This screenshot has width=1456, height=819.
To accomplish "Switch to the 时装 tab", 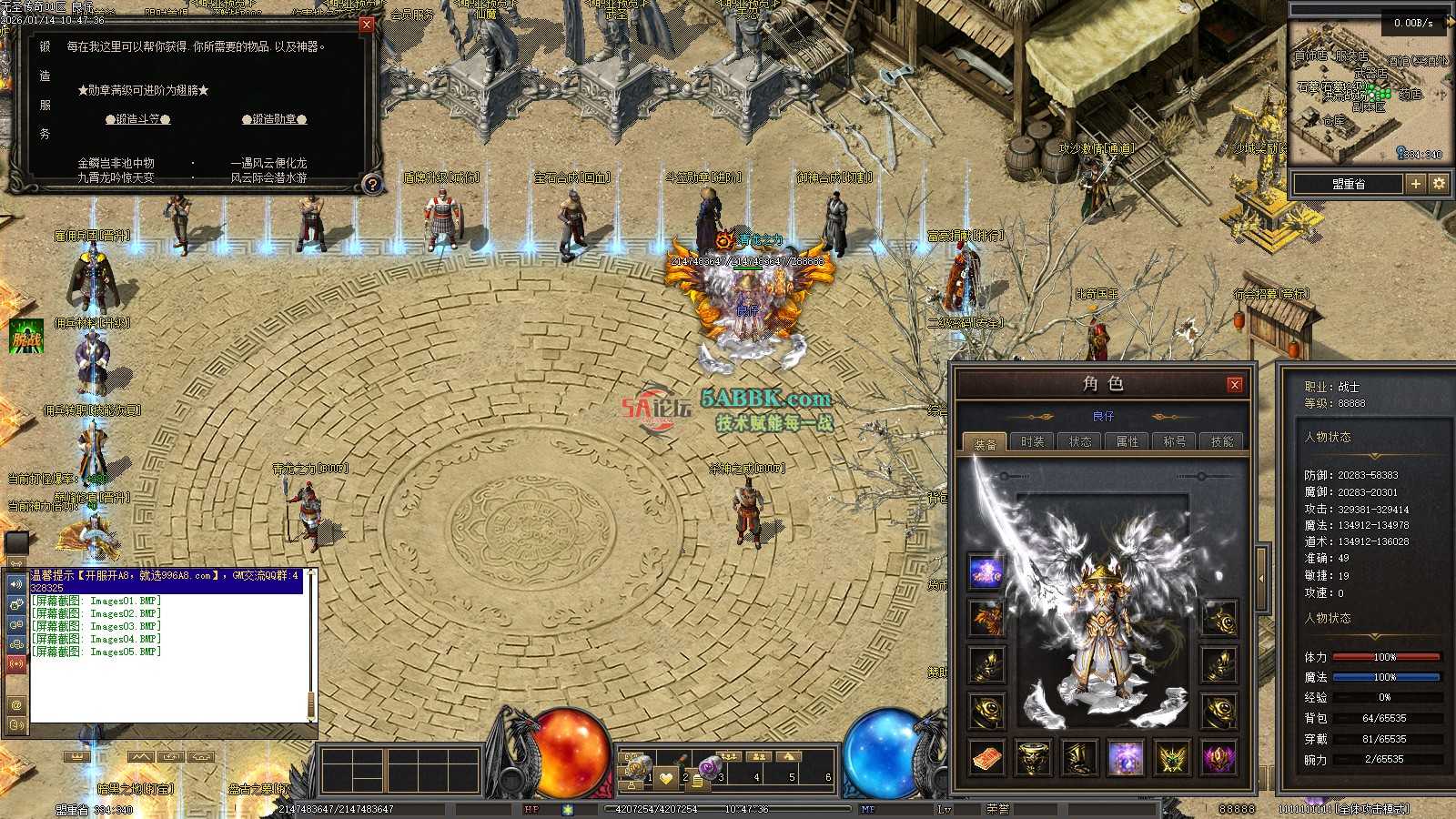I will pos(1032,442).
